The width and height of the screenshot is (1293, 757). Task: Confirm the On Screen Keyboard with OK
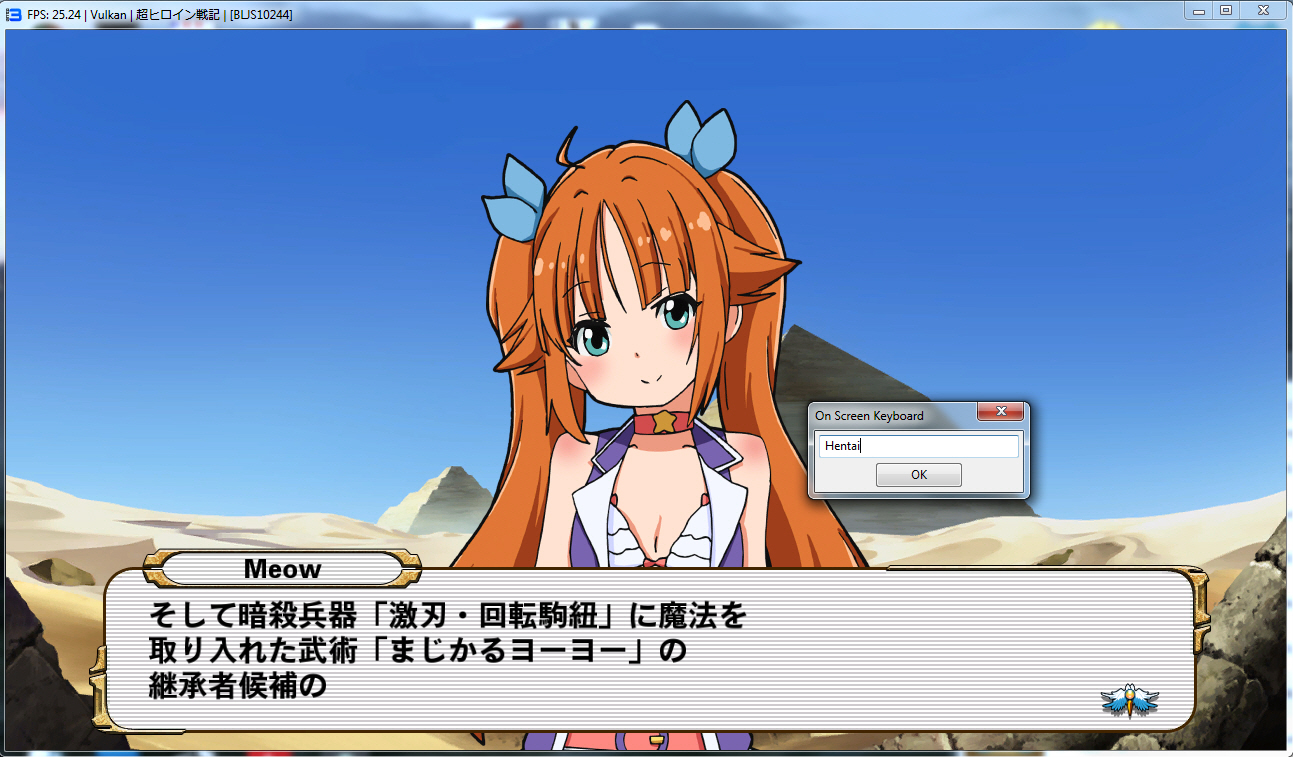(918, 475)
